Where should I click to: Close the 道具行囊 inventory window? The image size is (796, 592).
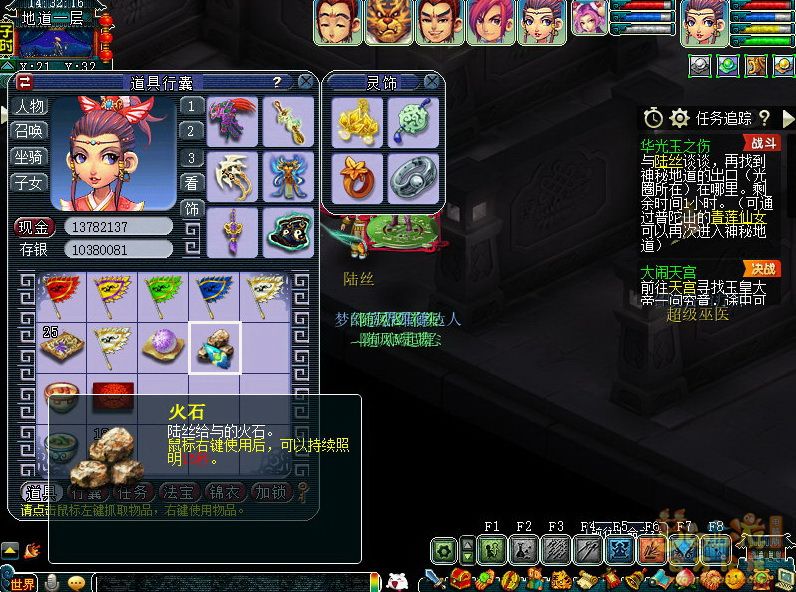tap(305, 82)
